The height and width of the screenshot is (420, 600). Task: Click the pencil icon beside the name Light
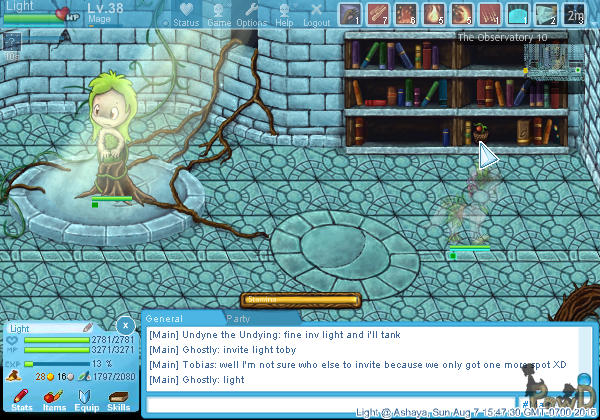(x=89, y=327)
